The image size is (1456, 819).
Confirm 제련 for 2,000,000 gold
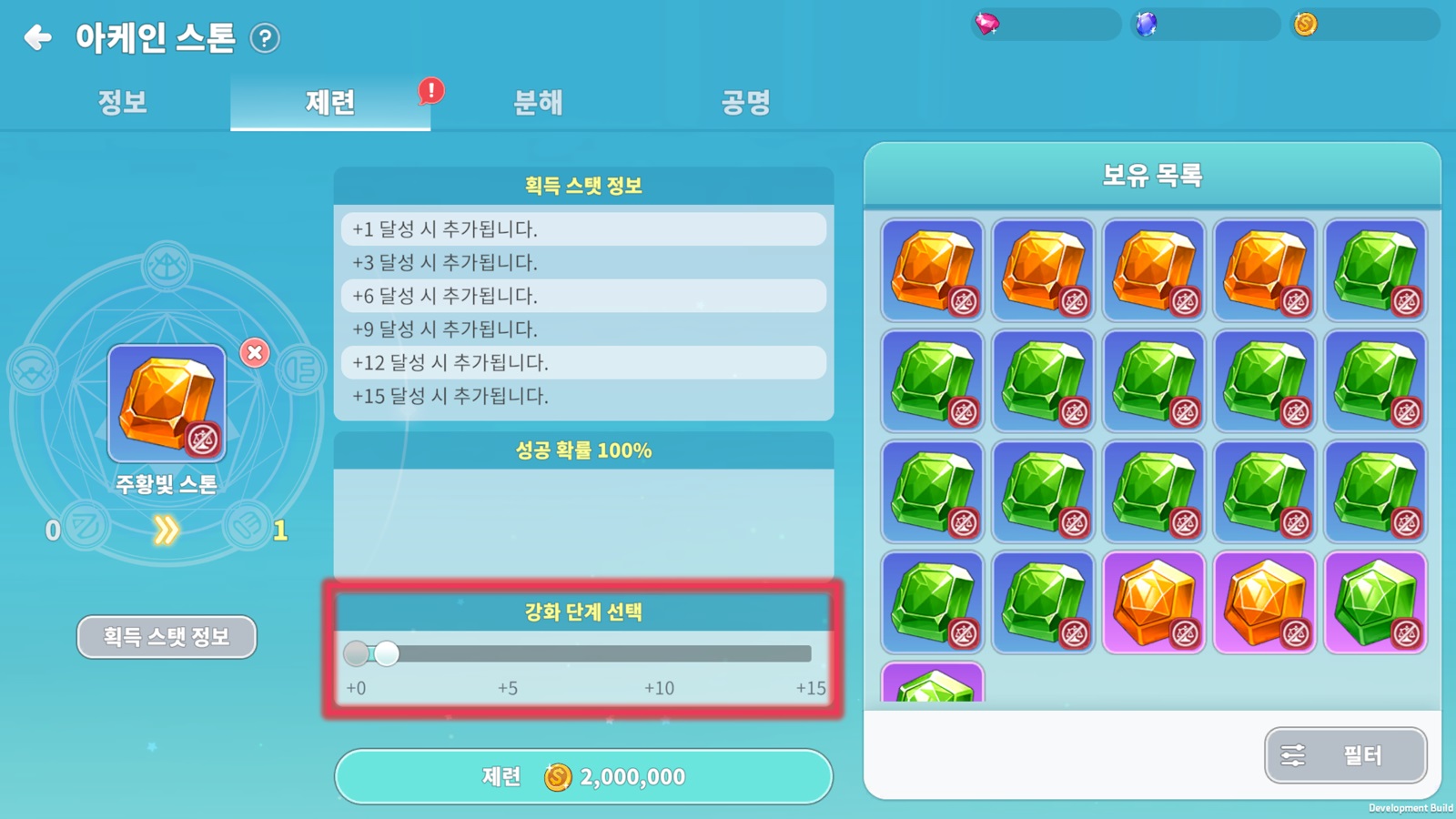(x=583, y=776)
